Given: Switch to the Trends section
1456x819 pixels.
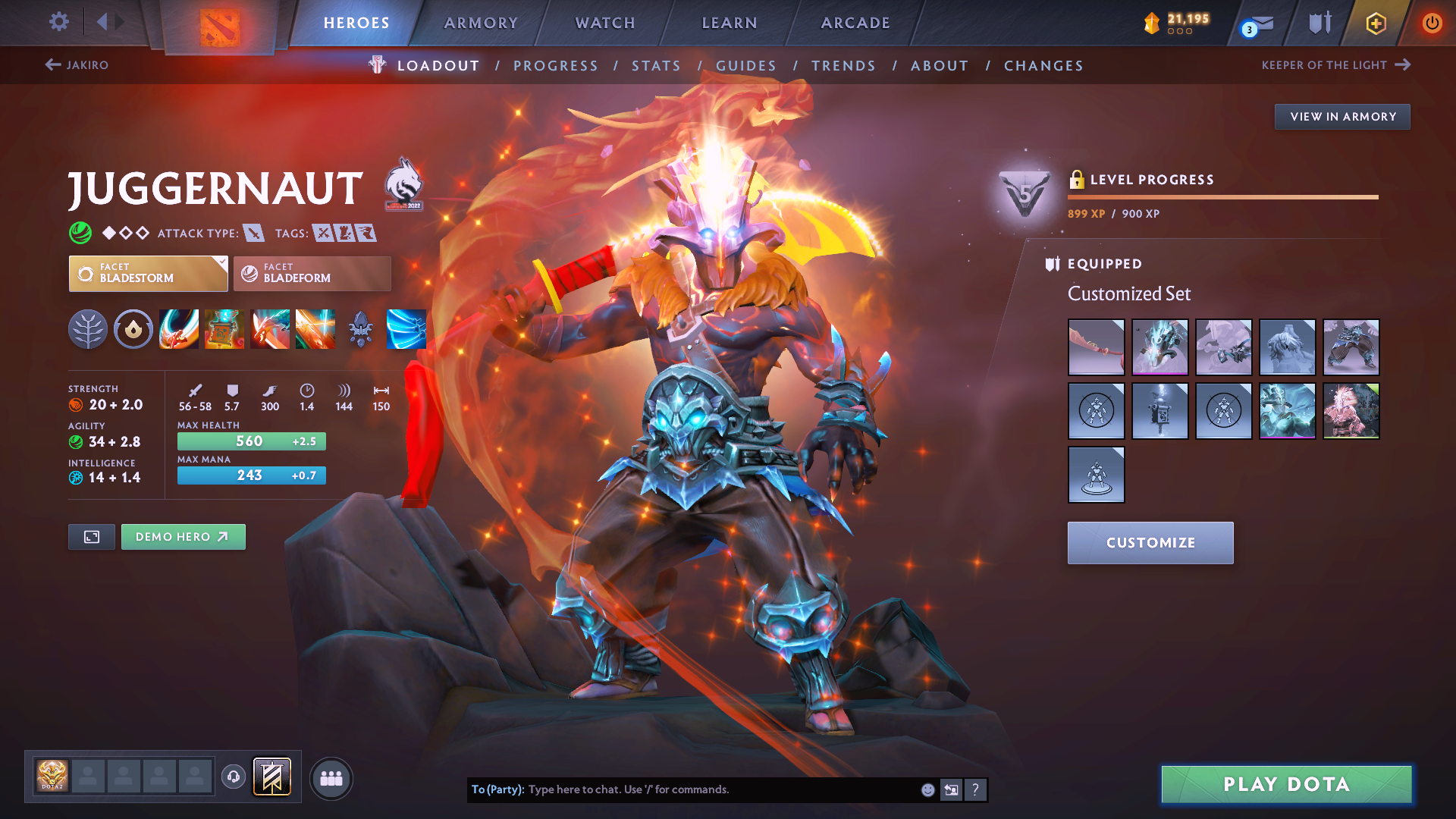Looking at the screenshot, I should click(x=843, y=66).
